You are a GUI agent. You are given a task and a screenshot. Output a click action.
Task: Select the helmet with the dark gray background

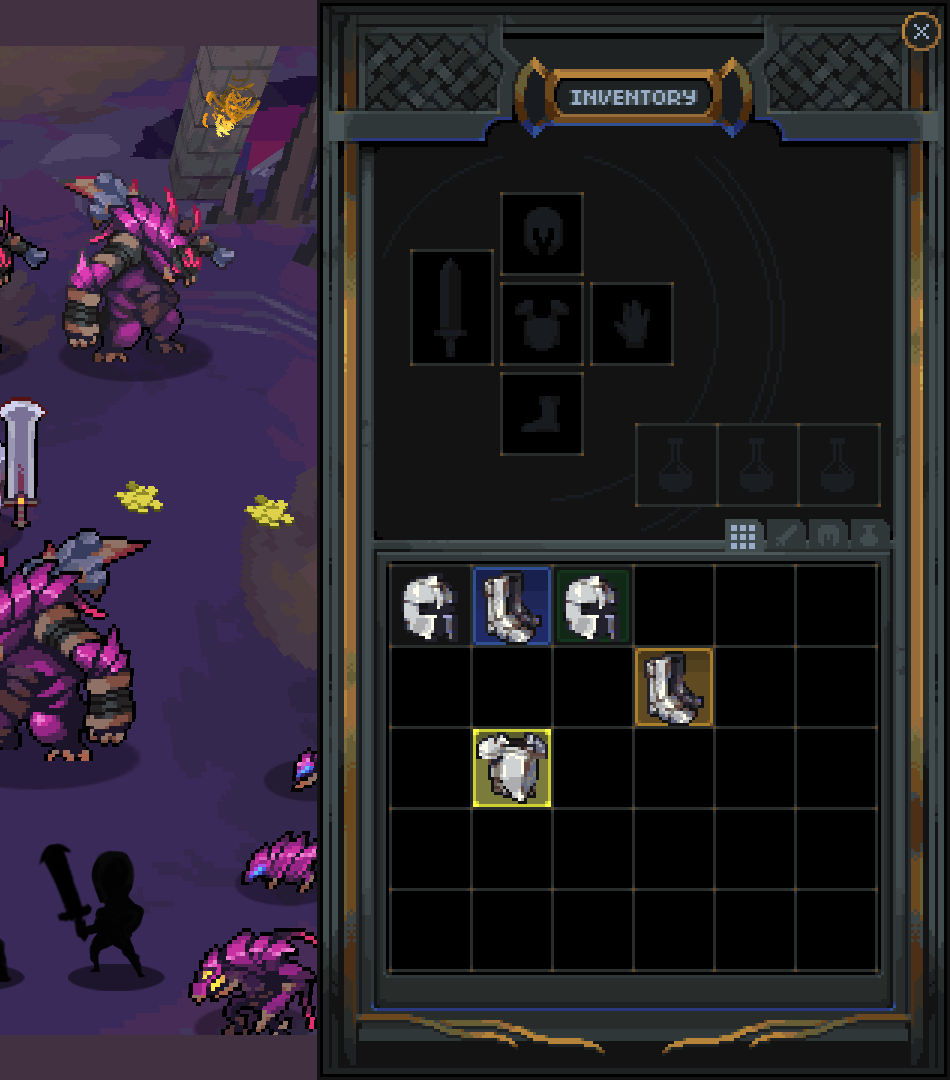tap(430, 606)
